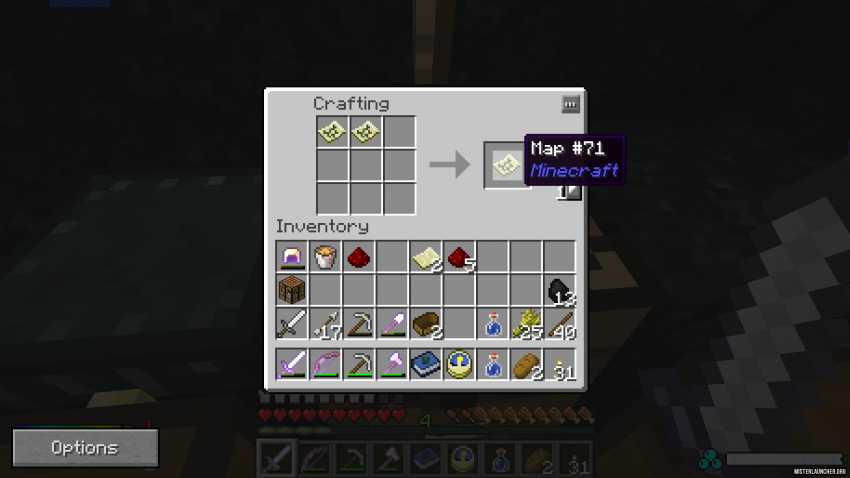Select the stack of 5 redstone

(x=459, y=258)
